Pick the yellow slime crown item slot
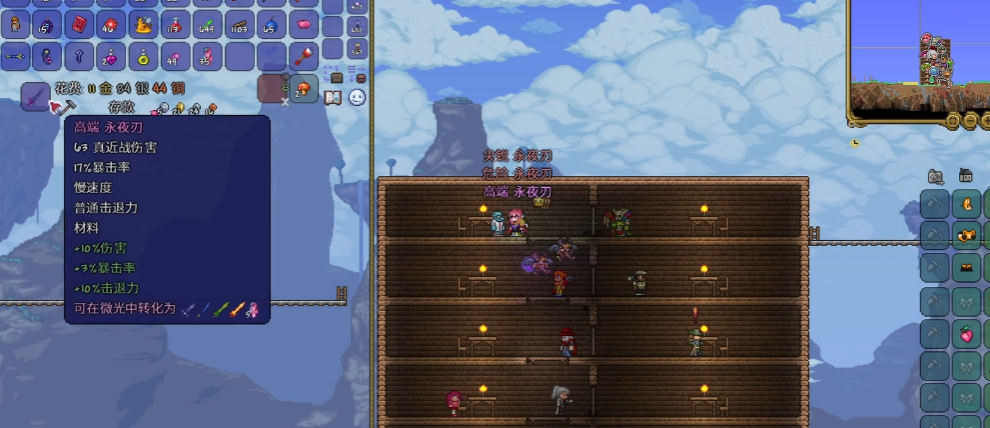 tap(143, 24)
